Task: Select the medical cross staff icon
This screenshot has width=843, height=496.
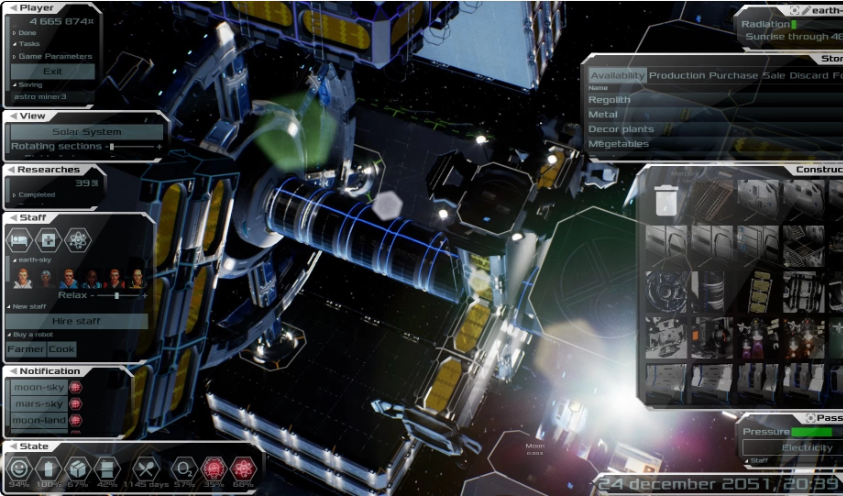Action: (x=48, y=240)
